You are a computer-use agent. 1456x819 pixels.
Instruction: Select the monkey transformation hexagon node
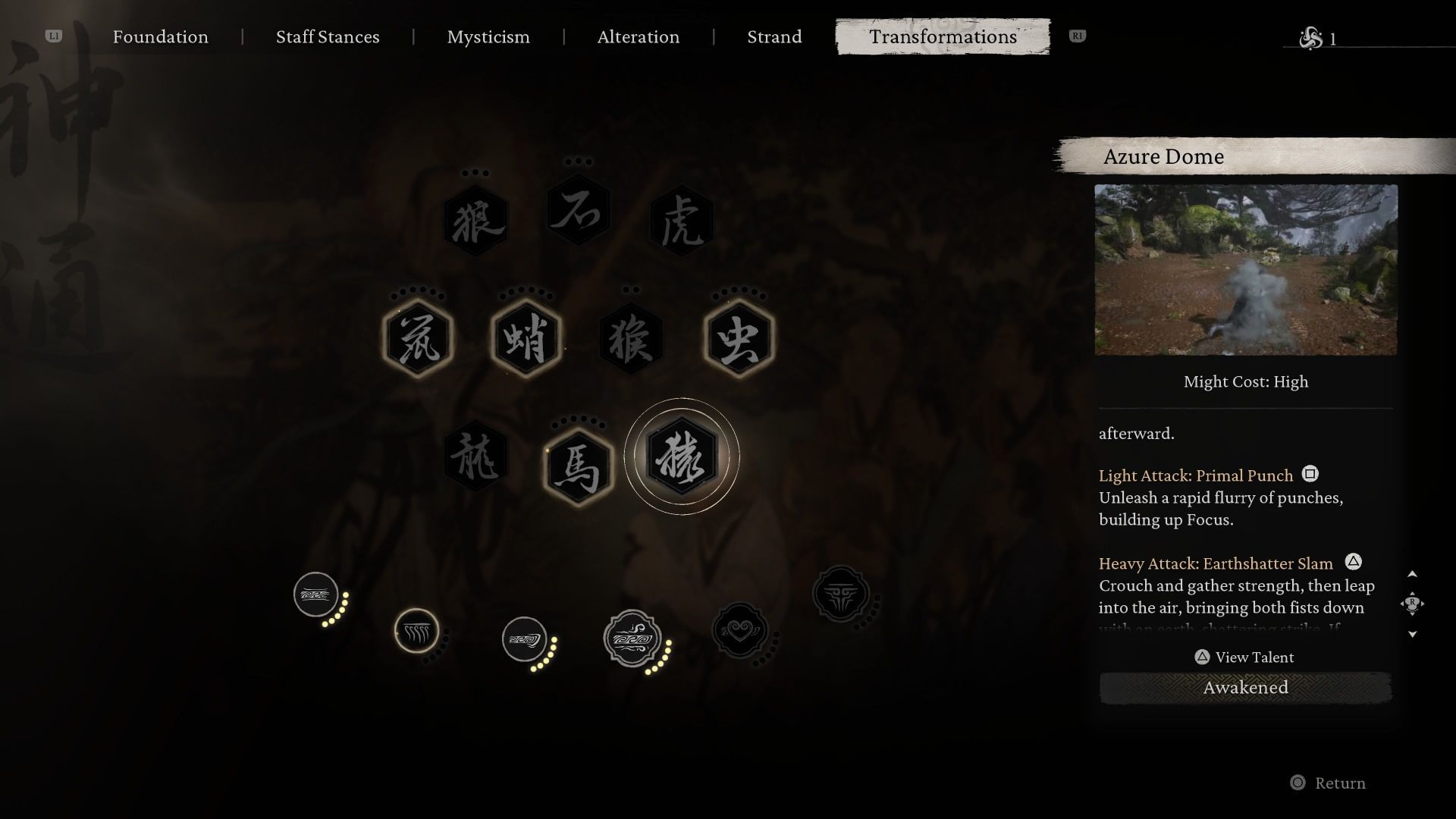(631, 339)
